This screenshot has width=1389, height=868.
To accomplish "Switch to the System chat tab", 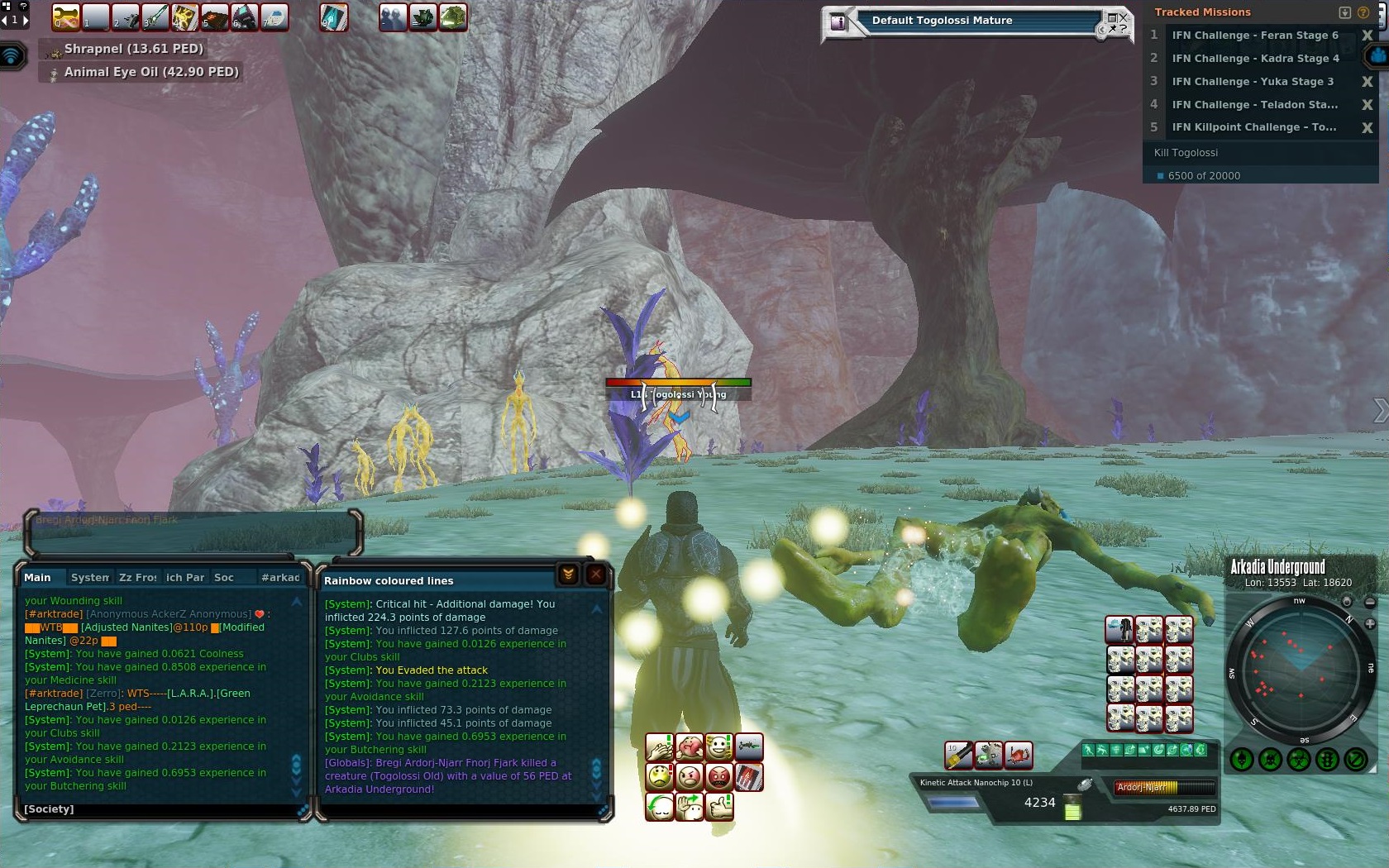I will pos(89,577).
